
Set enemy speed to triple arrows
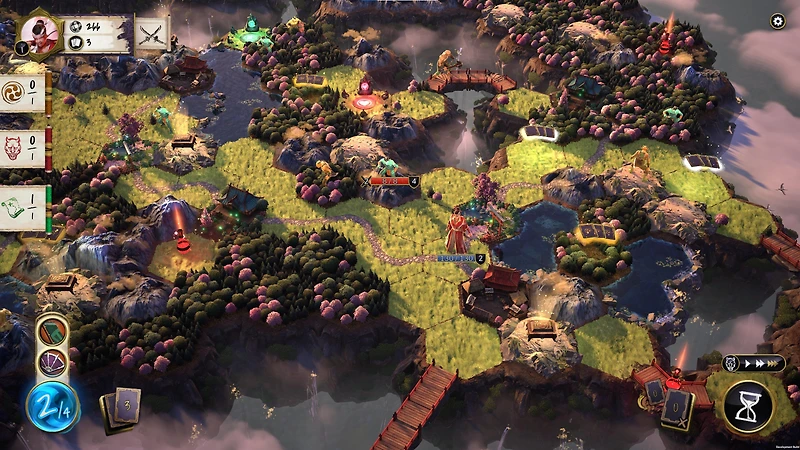[x=774, y=364]
